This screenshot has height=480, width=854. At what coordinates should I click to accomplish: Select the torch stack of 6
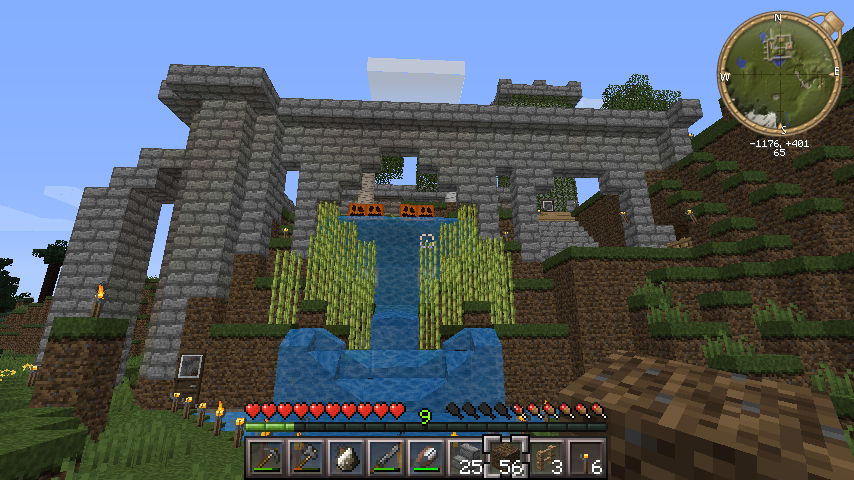pyautogui.click(x=586, y=457)
